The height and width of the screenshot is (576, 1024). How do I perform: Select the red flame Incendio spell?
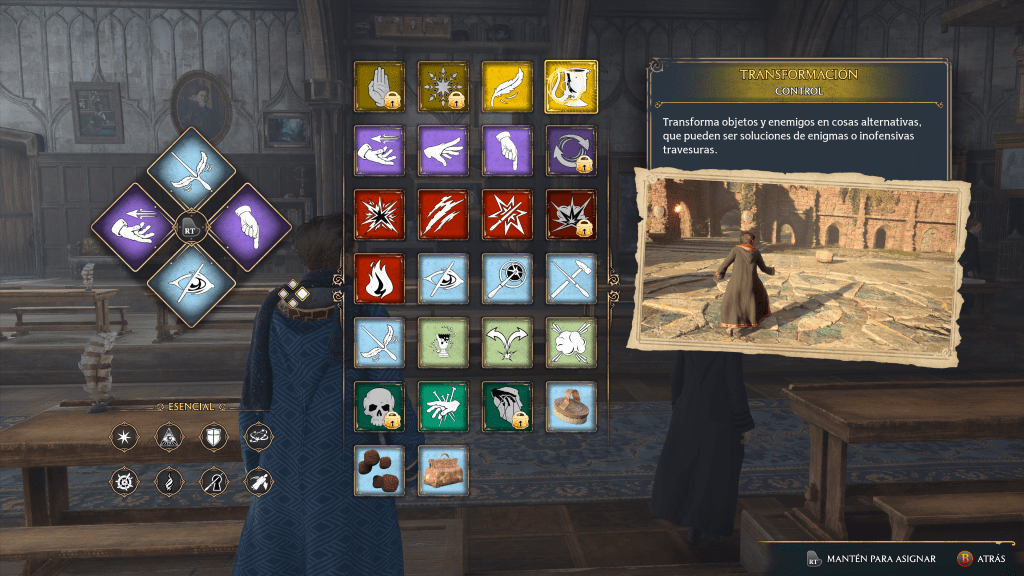(x=379, y=278)
